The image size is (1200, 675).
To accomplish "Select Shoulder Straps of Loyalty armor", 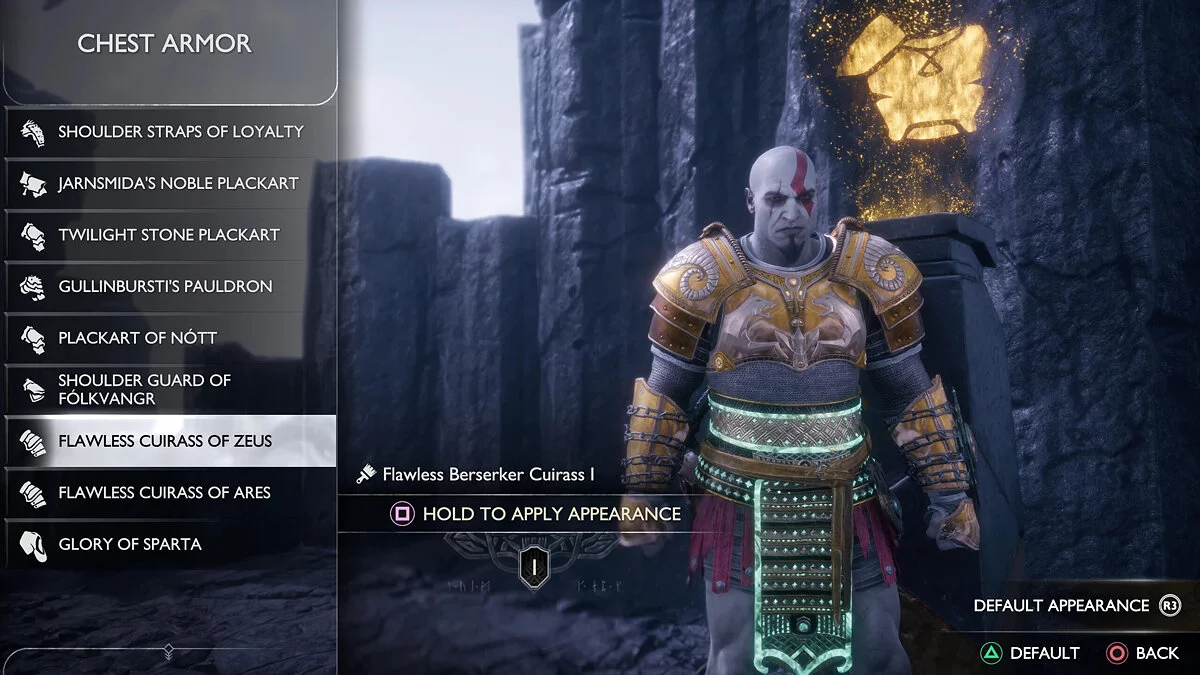I will point(170,132).
